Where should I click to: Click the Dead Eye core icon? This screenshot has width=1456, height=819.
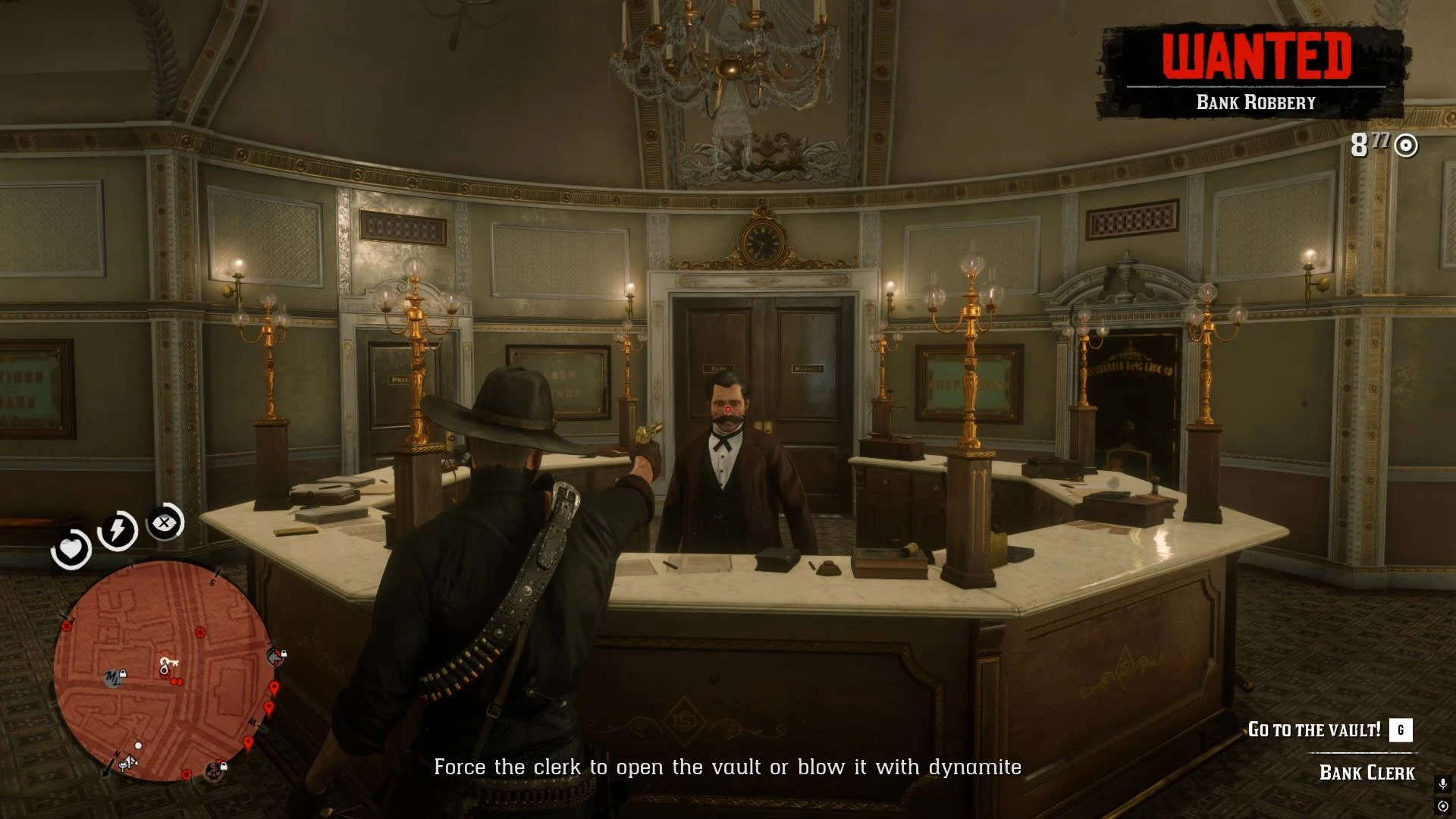[x=165, y=522]
